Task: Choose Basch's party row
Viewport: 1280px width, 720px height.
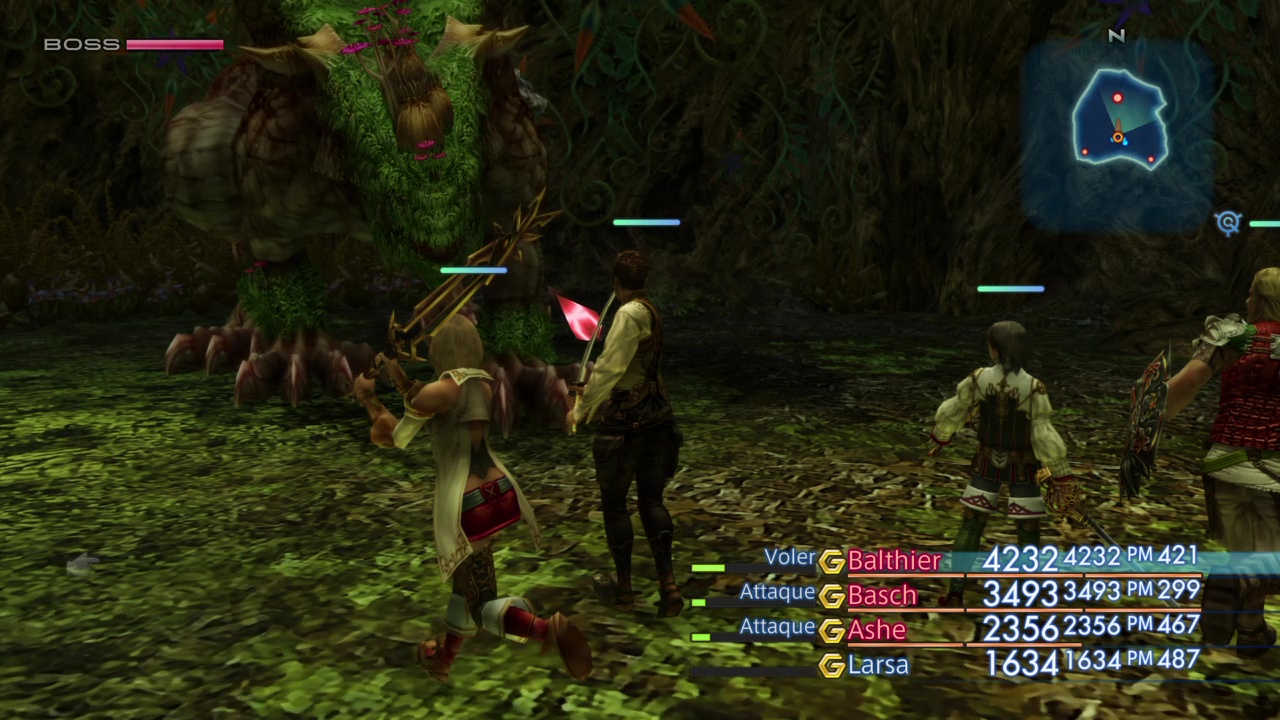Action: pyautogui.click(x=882, y=596)
